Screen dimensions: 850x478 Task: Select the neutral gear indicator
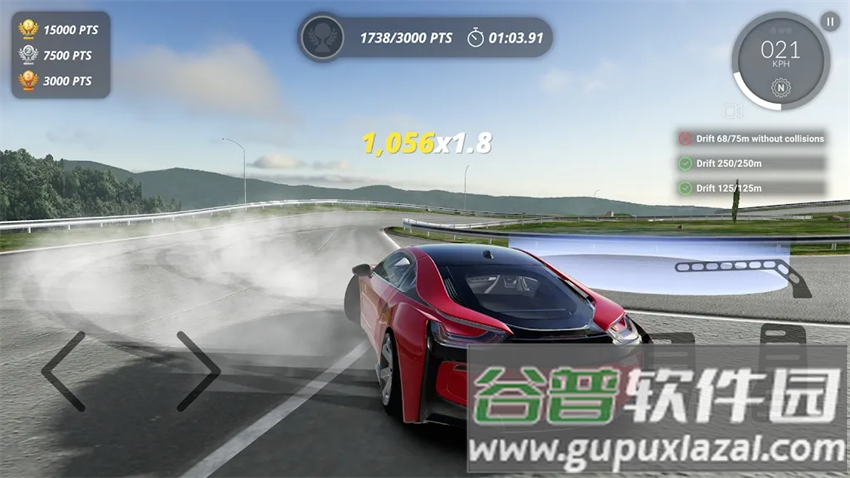click(x=780, y=88)
